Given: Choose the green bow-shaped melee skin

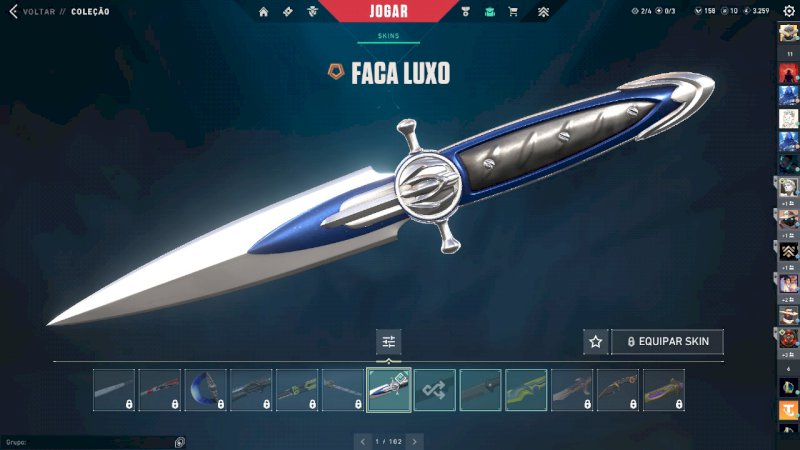Looking at the screenshot, I should [526, 390].
